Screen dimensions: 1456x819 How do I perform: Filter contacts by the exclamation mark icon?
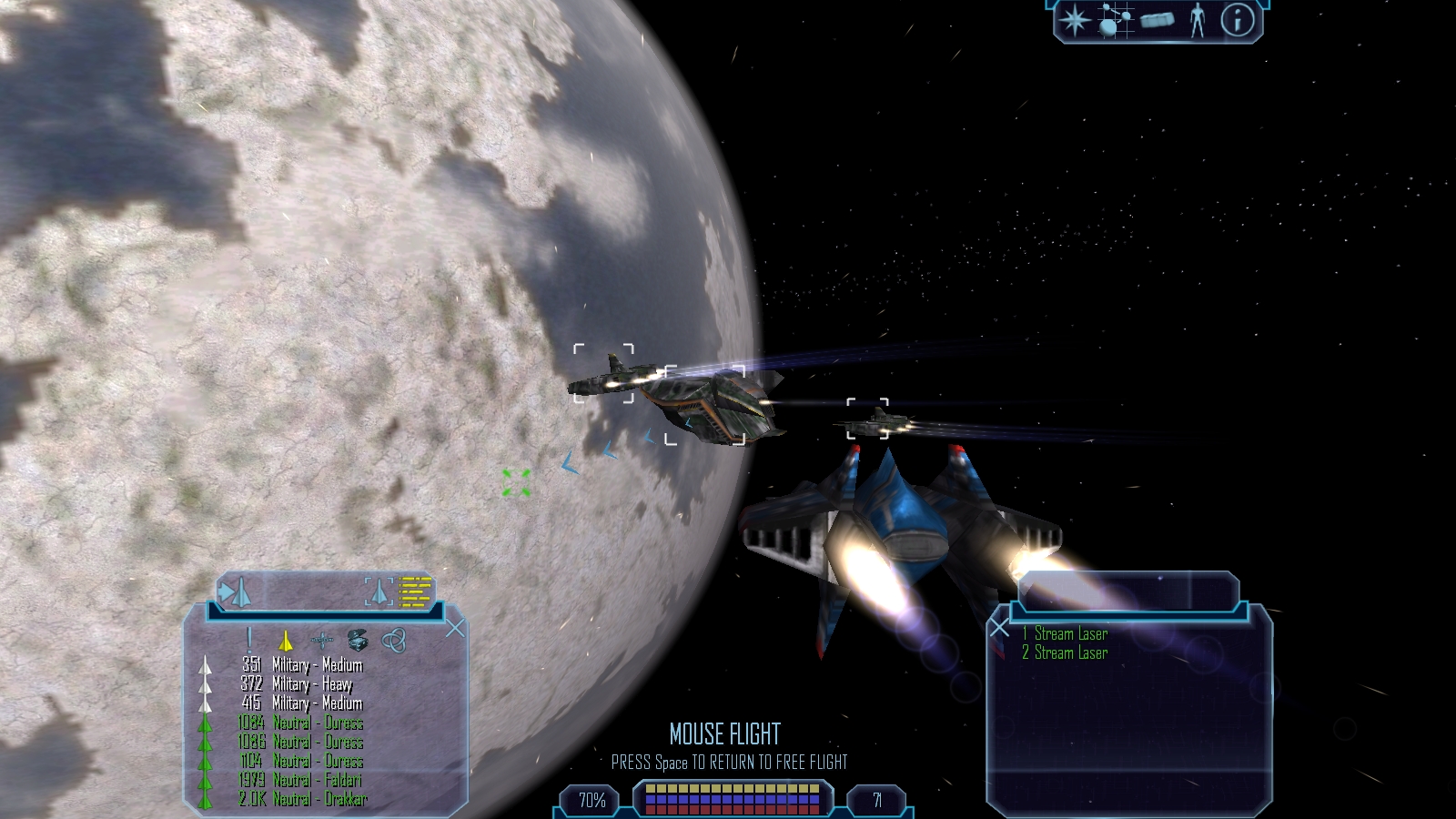[249, 640]
